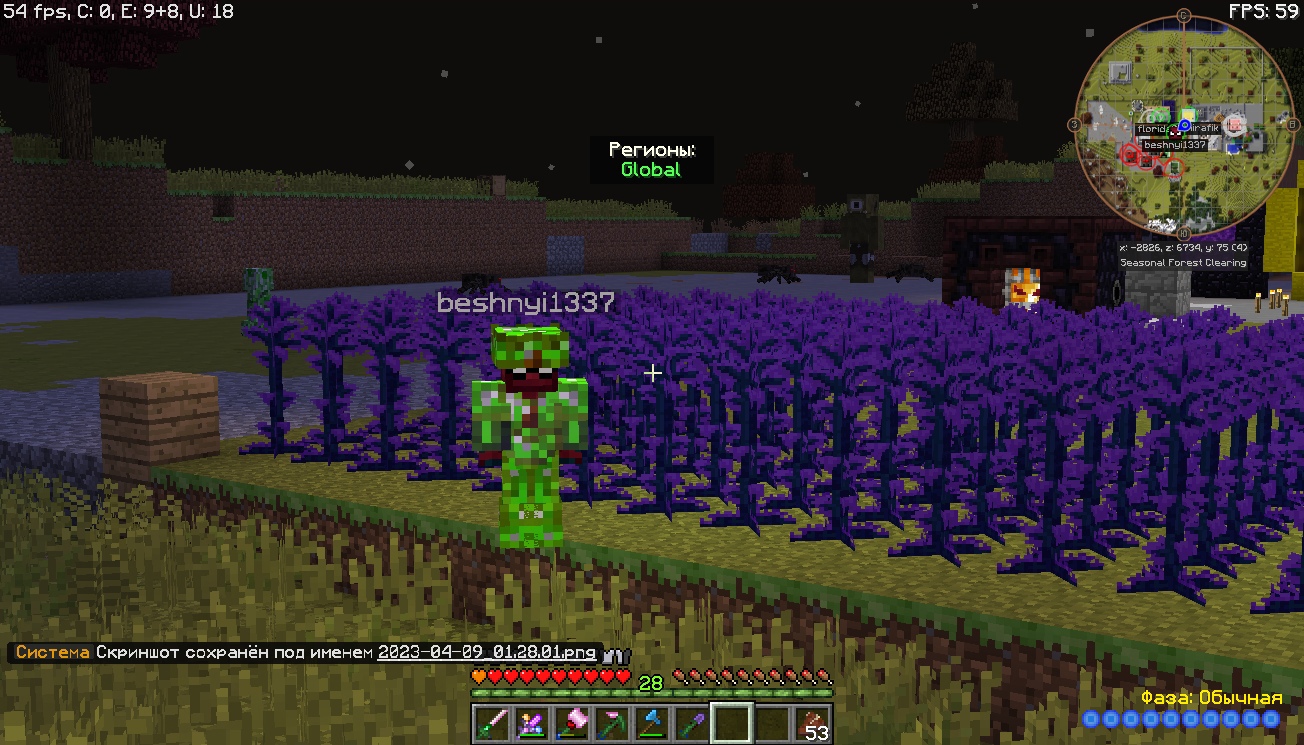
Task: Click the pink pig marker on the minimap
Action: 1236,124
